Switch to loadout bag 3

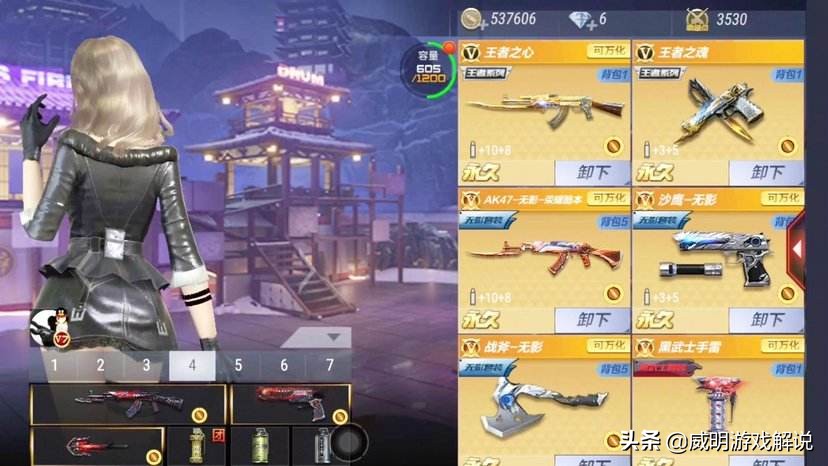(146, 366)
